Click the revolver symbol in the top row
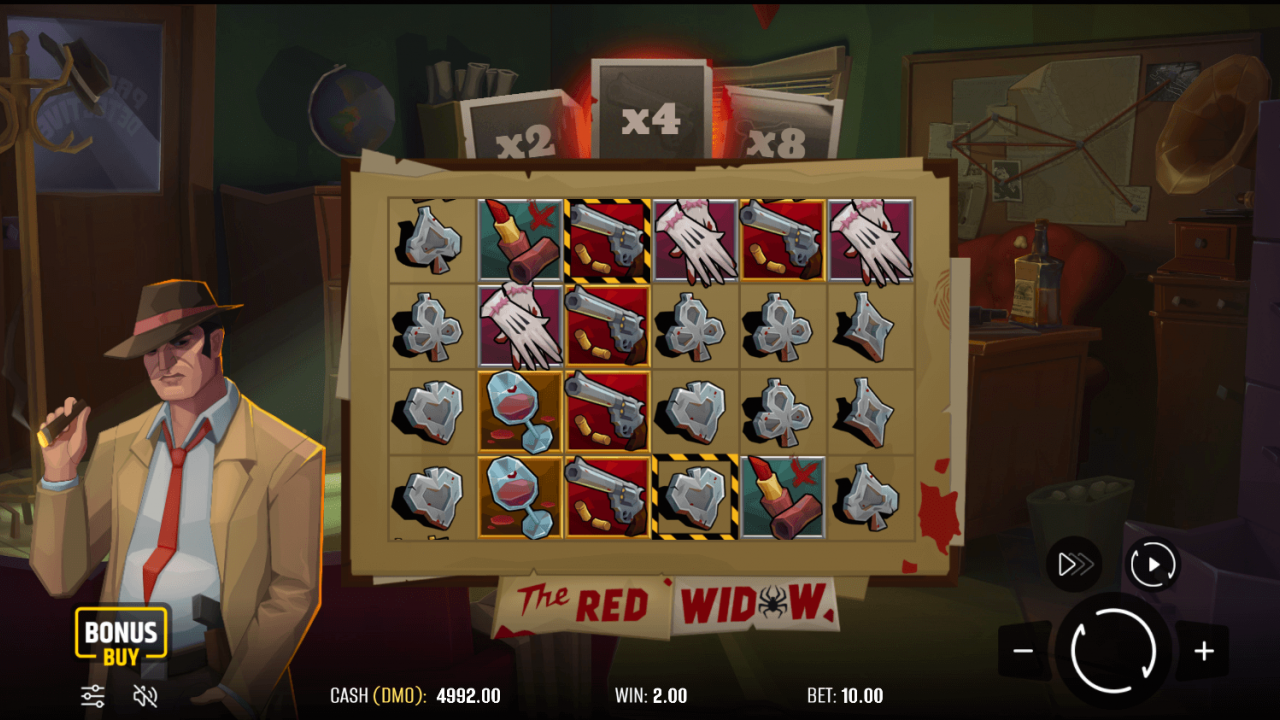The image size is (1280, 720). 607,240
